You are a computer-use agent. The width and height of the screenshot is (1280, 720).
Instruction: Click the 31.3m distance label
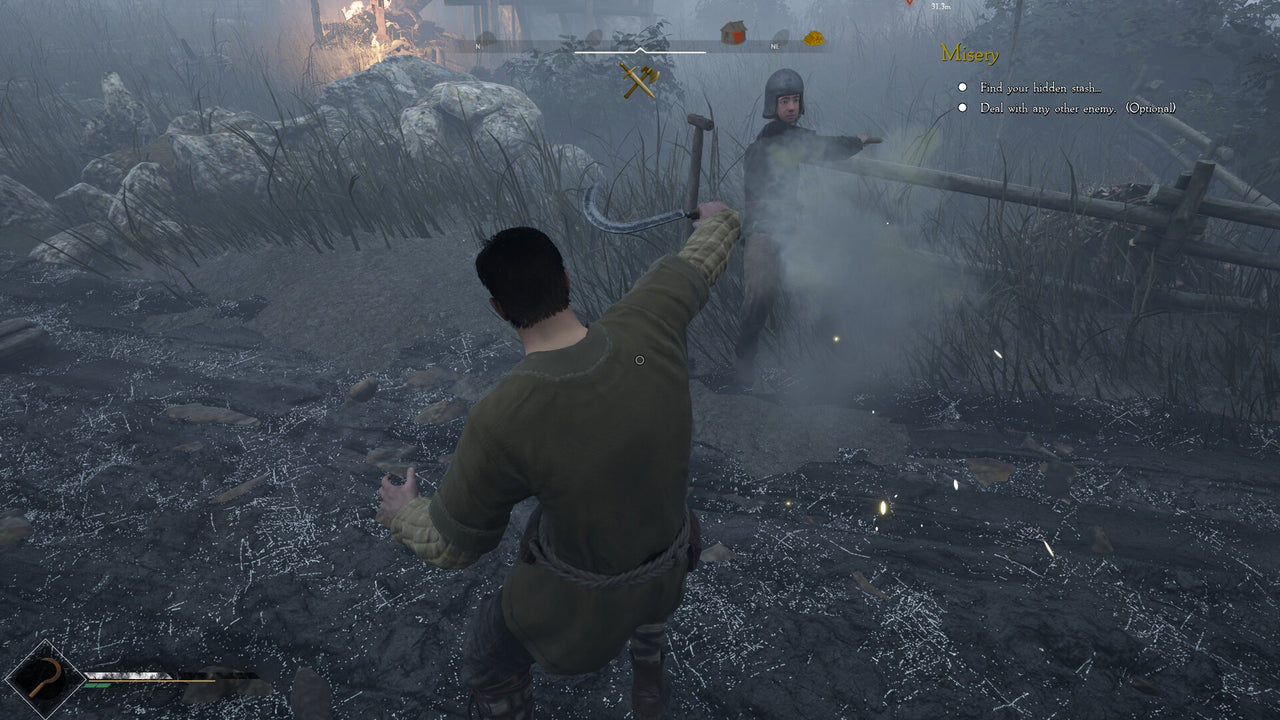click(940, 7)
